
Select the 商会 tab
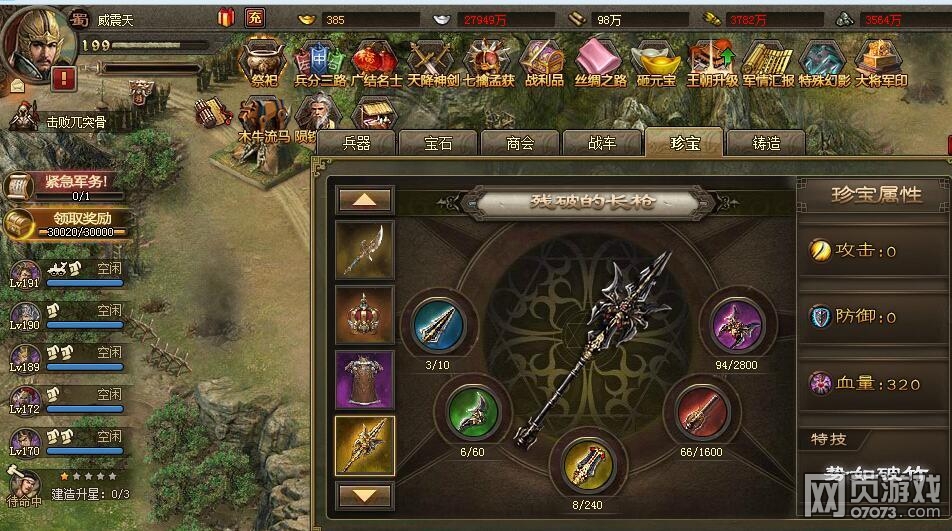click(x=520, y=143)
